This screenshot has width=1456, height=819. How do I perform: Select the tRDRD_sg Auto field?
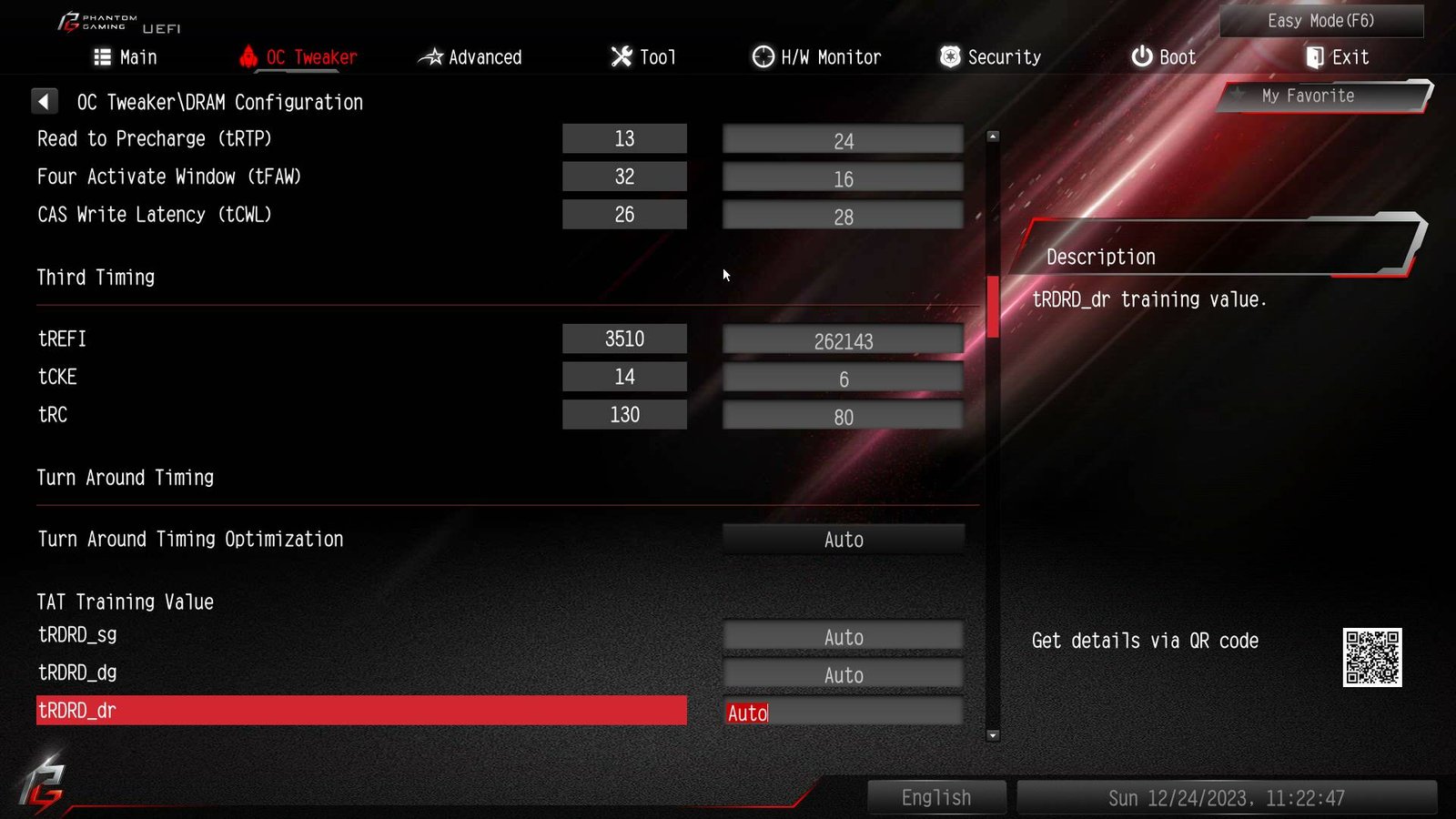tap(843, 637)
